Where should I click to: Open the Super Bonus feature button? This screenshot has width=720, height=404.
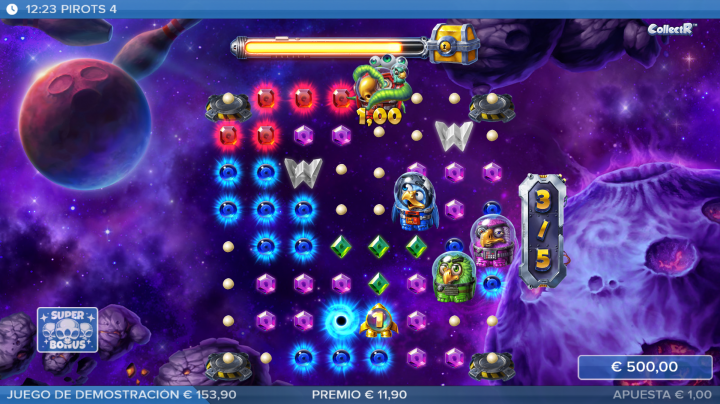(68, 329)
